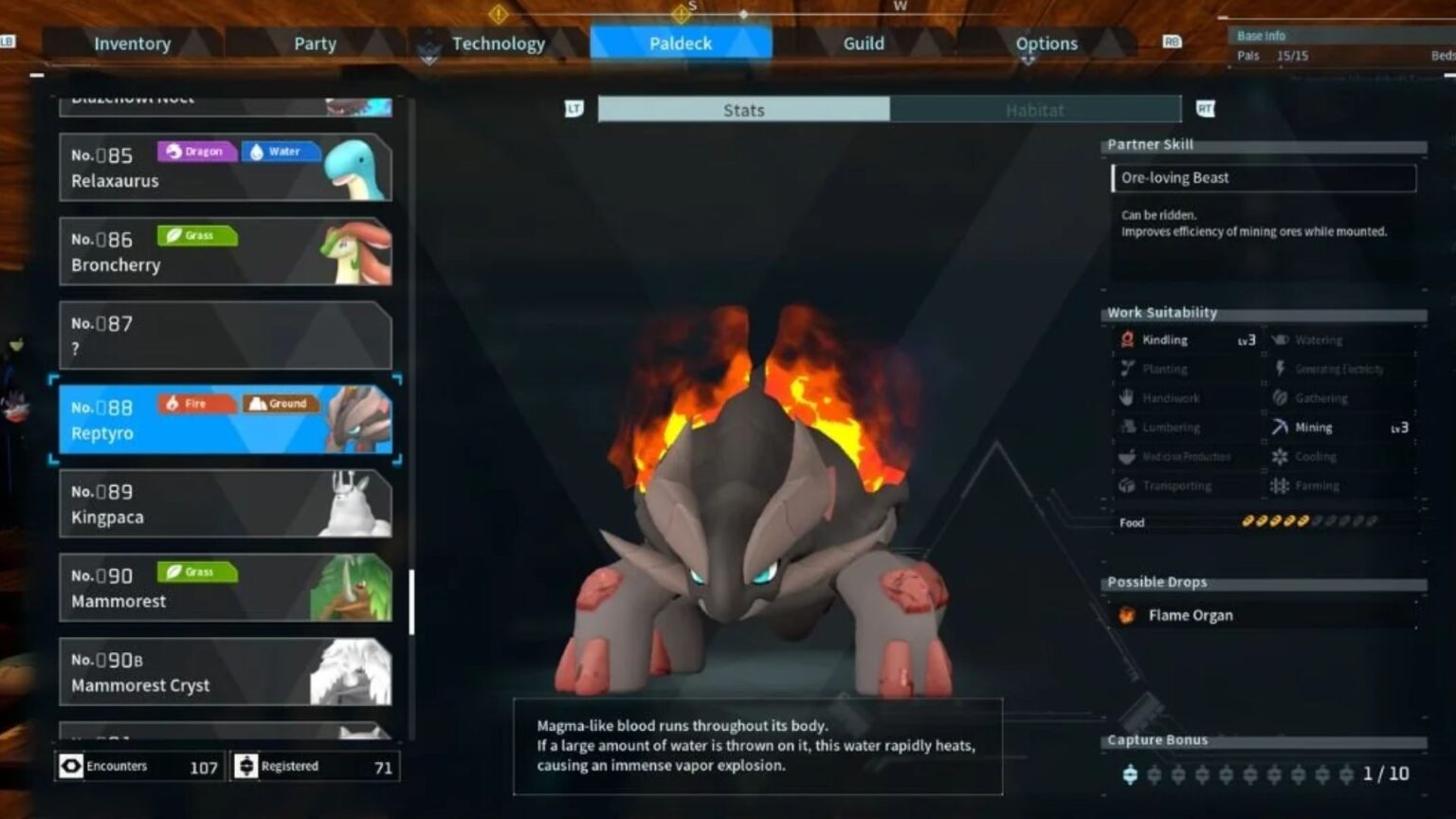Toggle the Grass badge on Mammorest
The width and height of the screenshot is (1456, 819).
(x=195, y=572)
